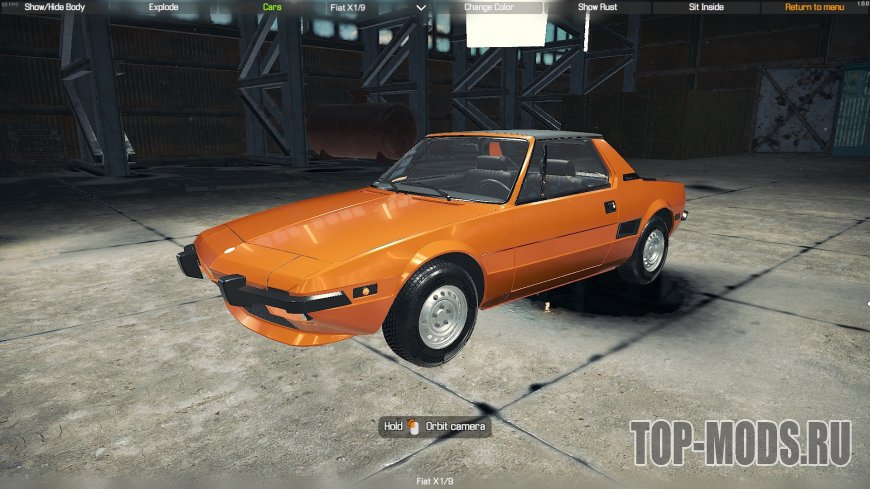Choose Sit Inside view
Screen dimensions: 870x489
click(x=707, y=7)
